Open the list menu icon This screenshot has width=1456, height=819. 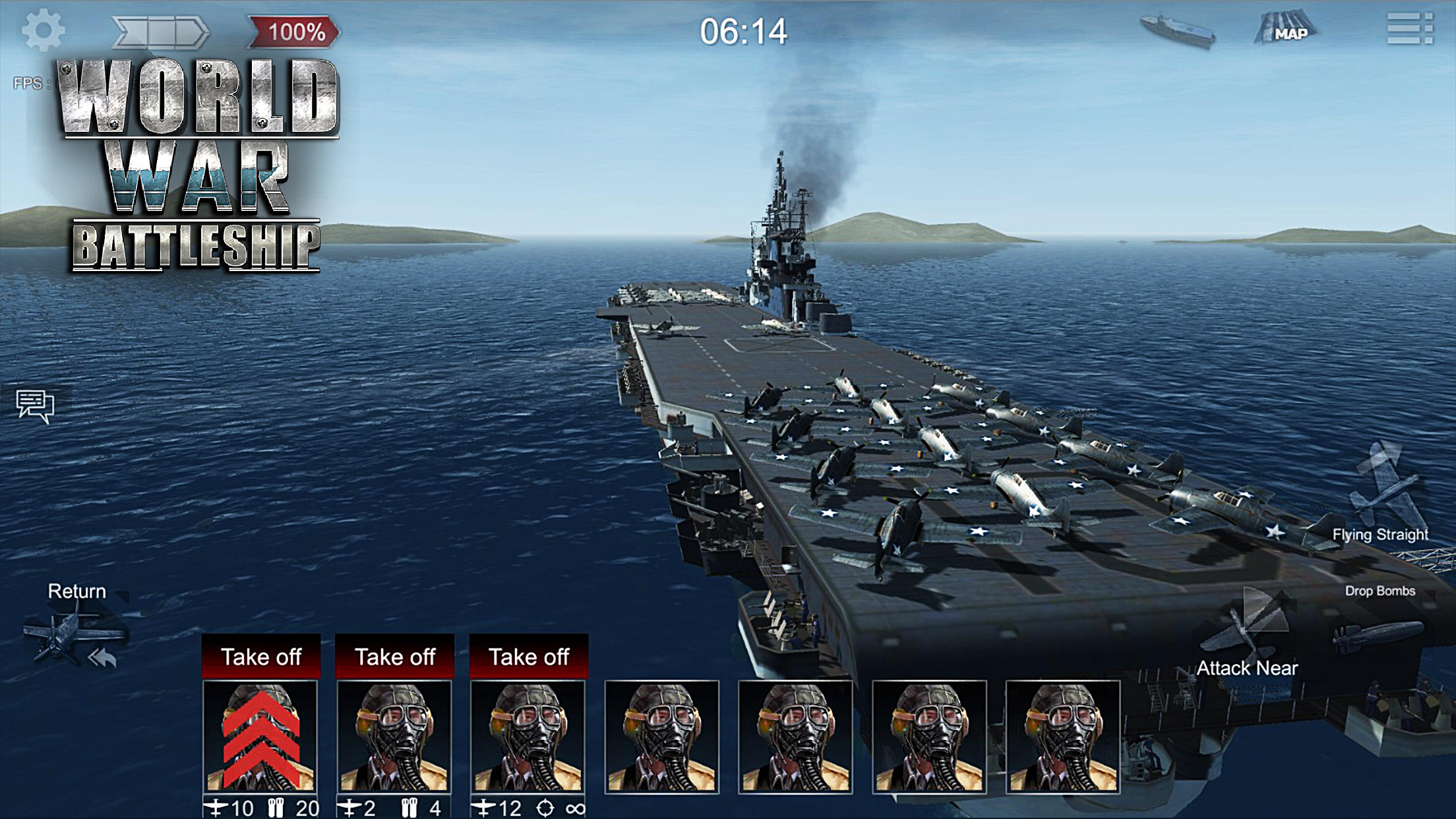coord(1409,30)
